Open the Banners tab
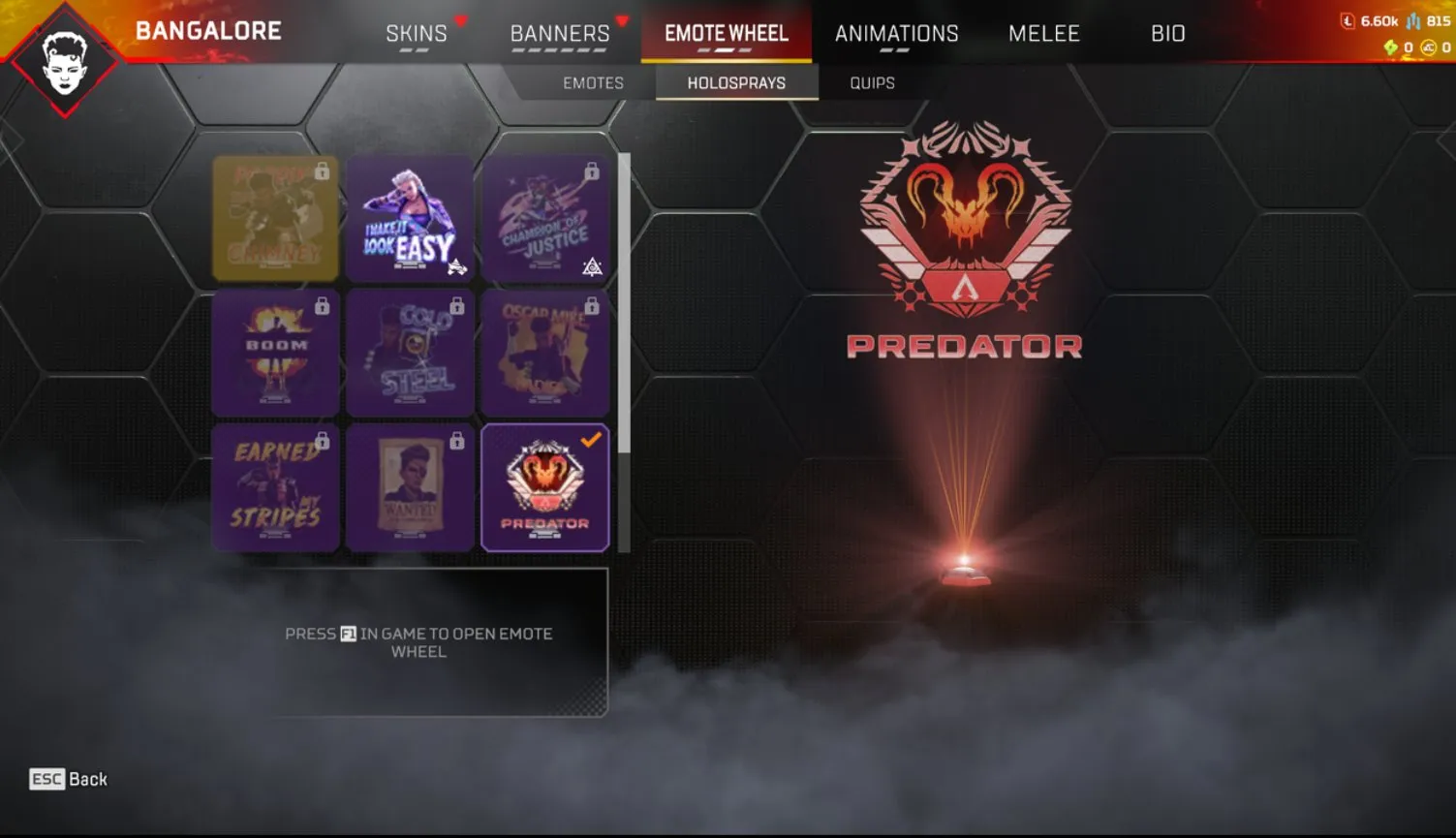The width and height of the screenshot is (1456, 838). click(560, 33)
